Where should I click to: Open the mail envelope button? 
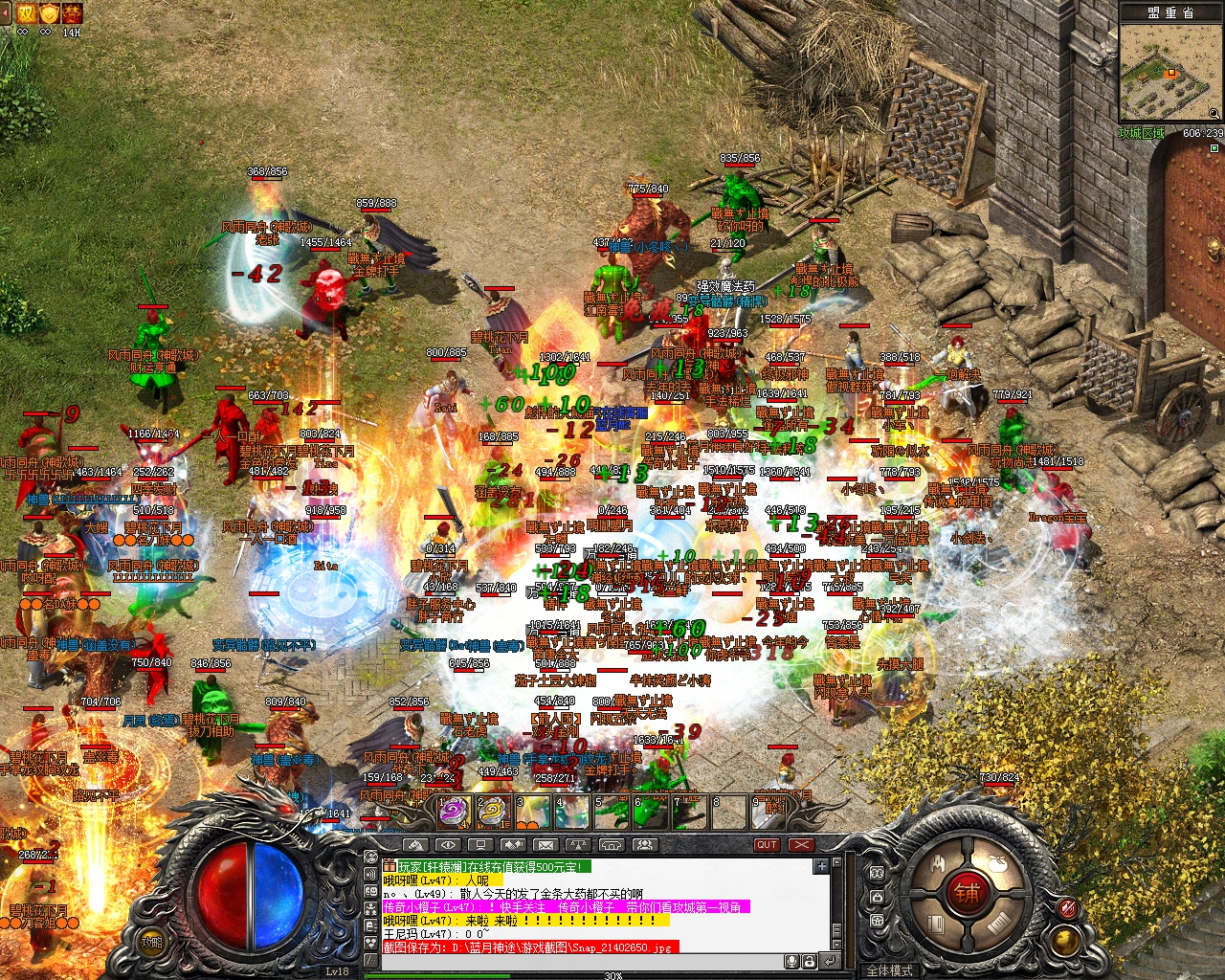pos(546,845)
